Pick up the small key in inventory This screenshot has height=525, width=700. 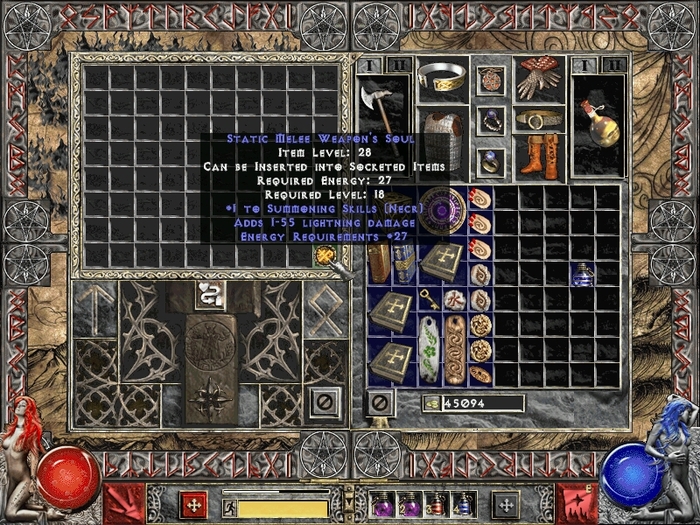coord(430,298)
